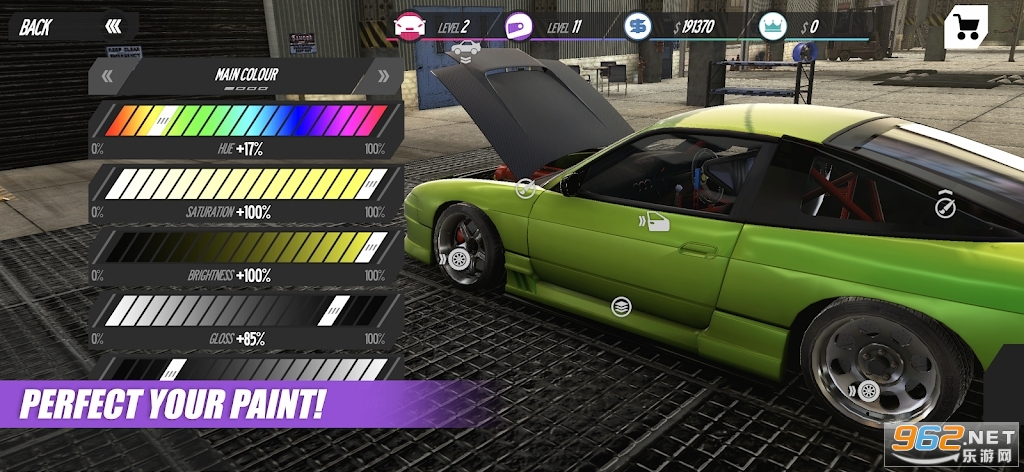The height and width of the screenshot is (472, 1024).
Task: Open the layers icon on the side skirt
Action: coord(621,307)
